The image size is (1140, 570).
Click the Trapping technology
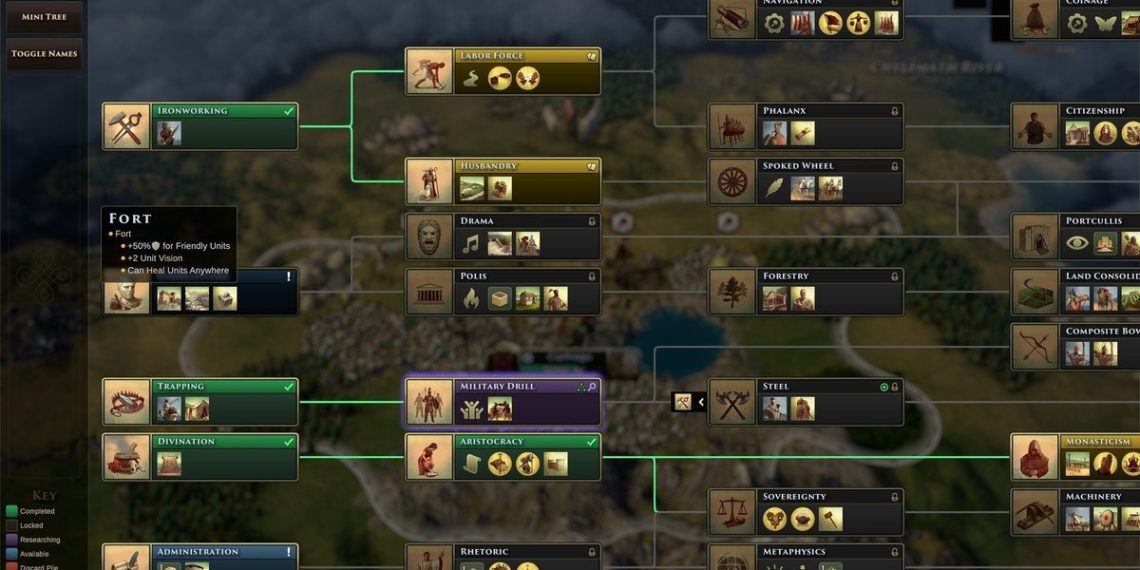pyautogui.click(x=200, y=402)
